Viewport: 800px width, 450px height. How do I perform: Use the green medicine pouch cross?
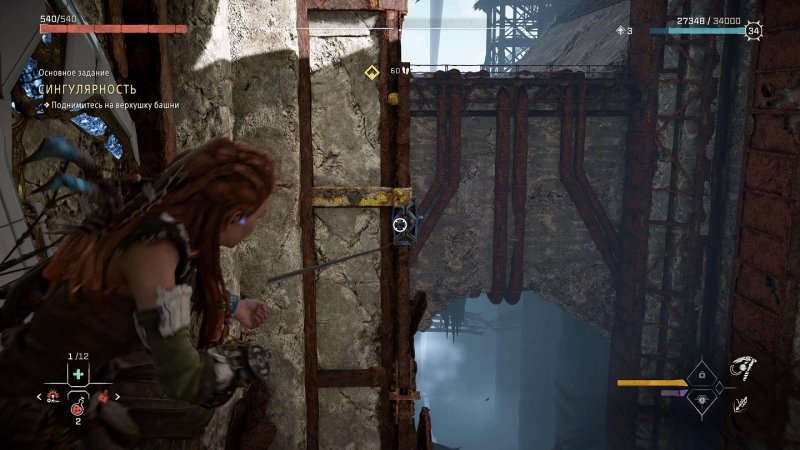78,374
